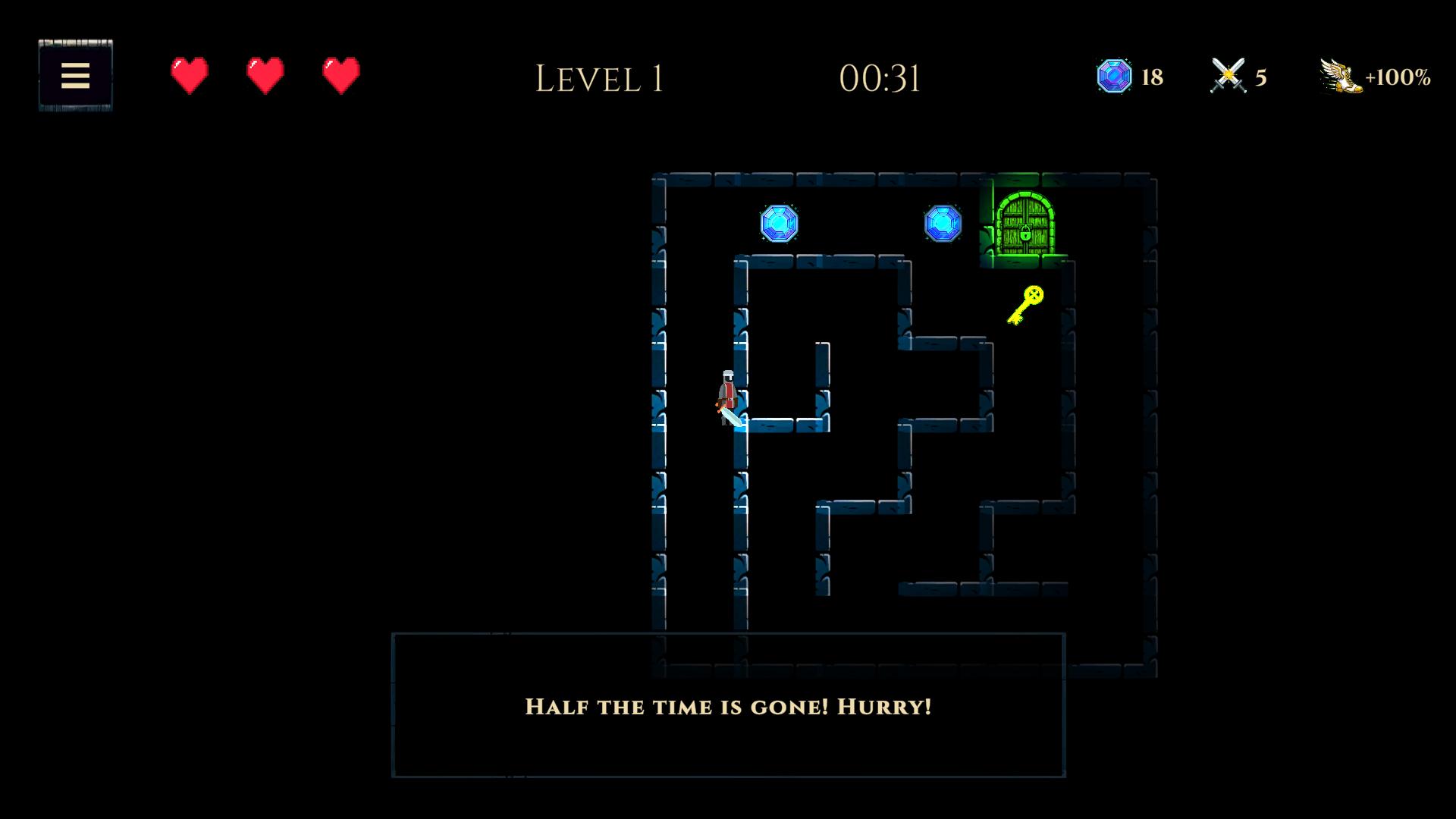Select the crossed swords icon
The height and width of the screenshot is (819, 1456).
[x=1228, y=75]
